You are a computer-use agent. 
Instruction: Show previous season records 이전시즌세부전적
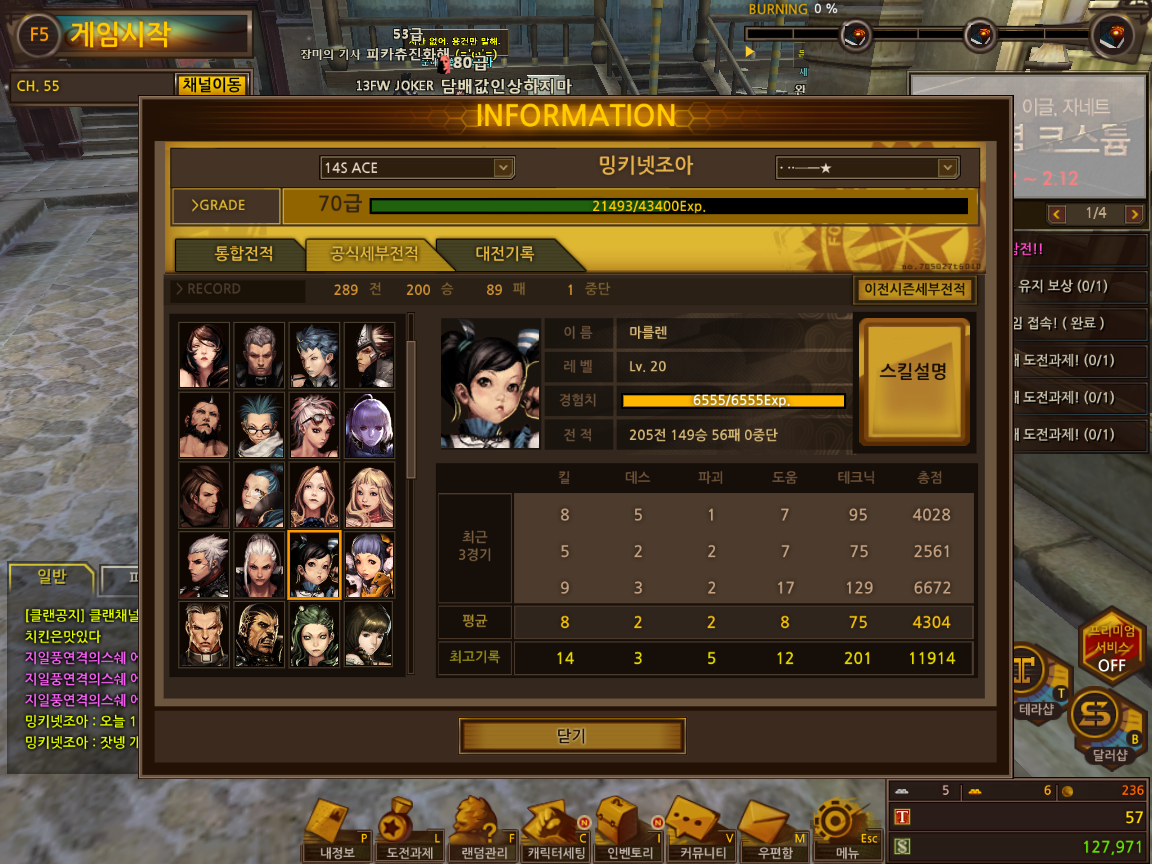[915, 290]
